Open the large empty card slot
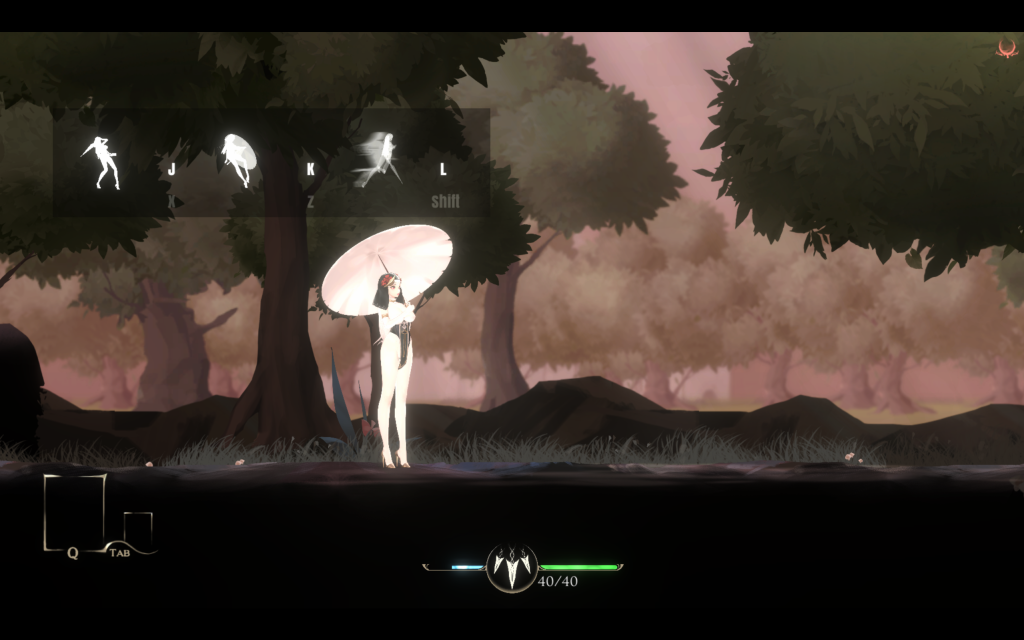1024x640 pixels. tap(74, 511)
